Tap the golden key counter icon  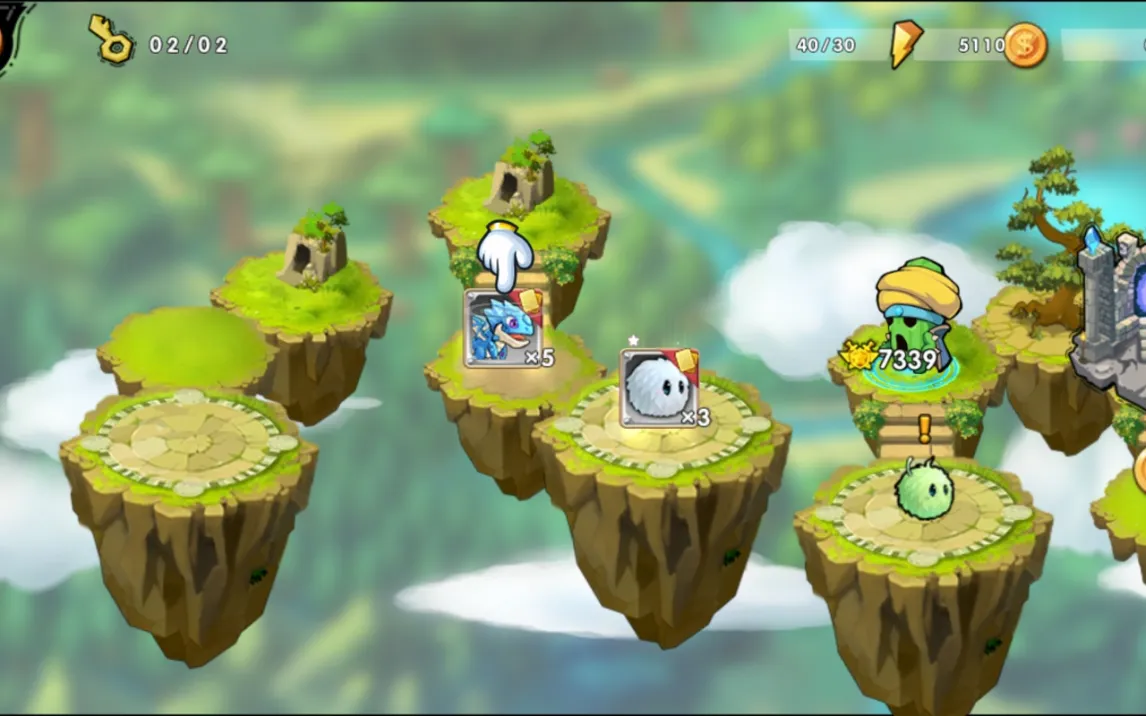[x=111, y=40]
